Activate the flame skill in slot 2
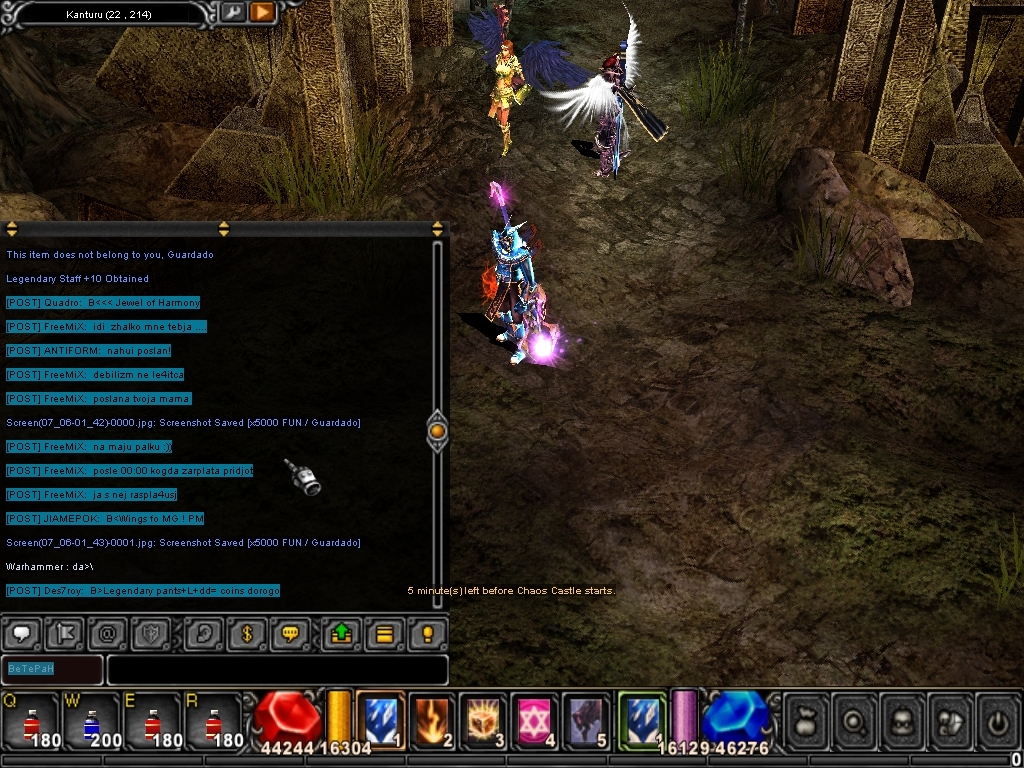 click(x=432, y=720)
